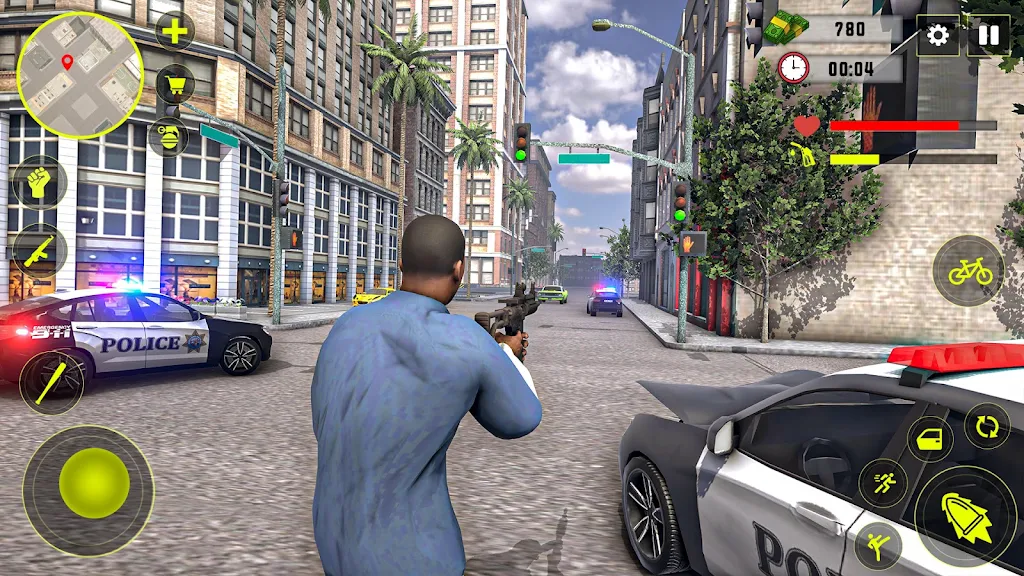Tap the yellow movement joystick

[94, 483]
